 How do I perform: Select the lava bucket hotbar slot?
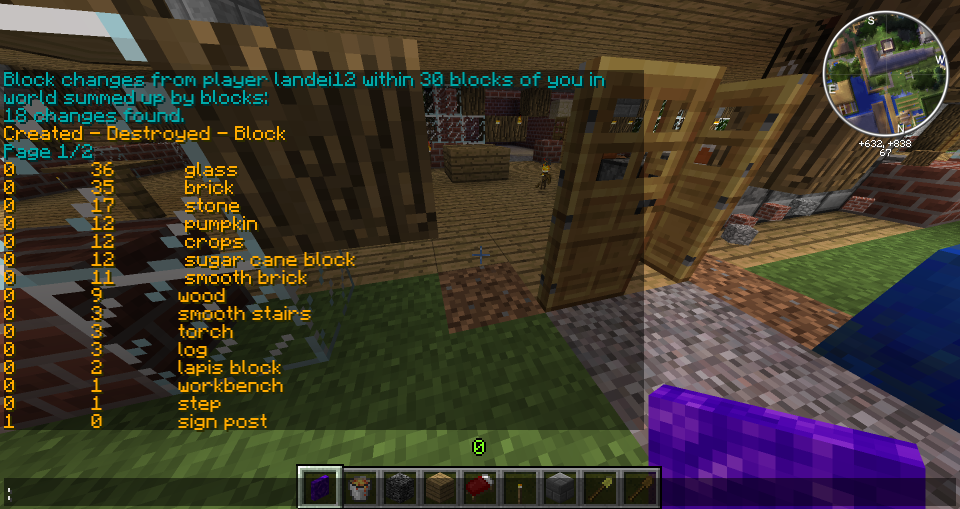pyautogui.click(x=360, y=488)
